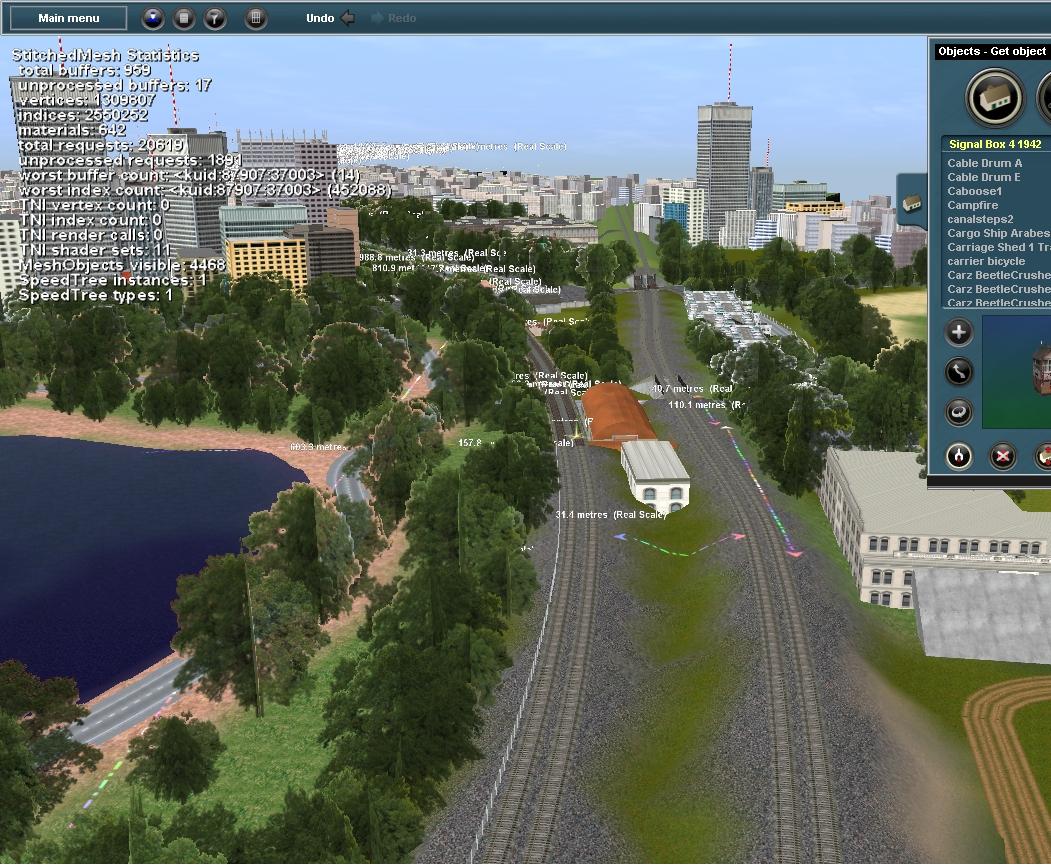Viewport: 1051px width, 866px height.
Task: Select the house objects mode button
Action: pos(994,98)
